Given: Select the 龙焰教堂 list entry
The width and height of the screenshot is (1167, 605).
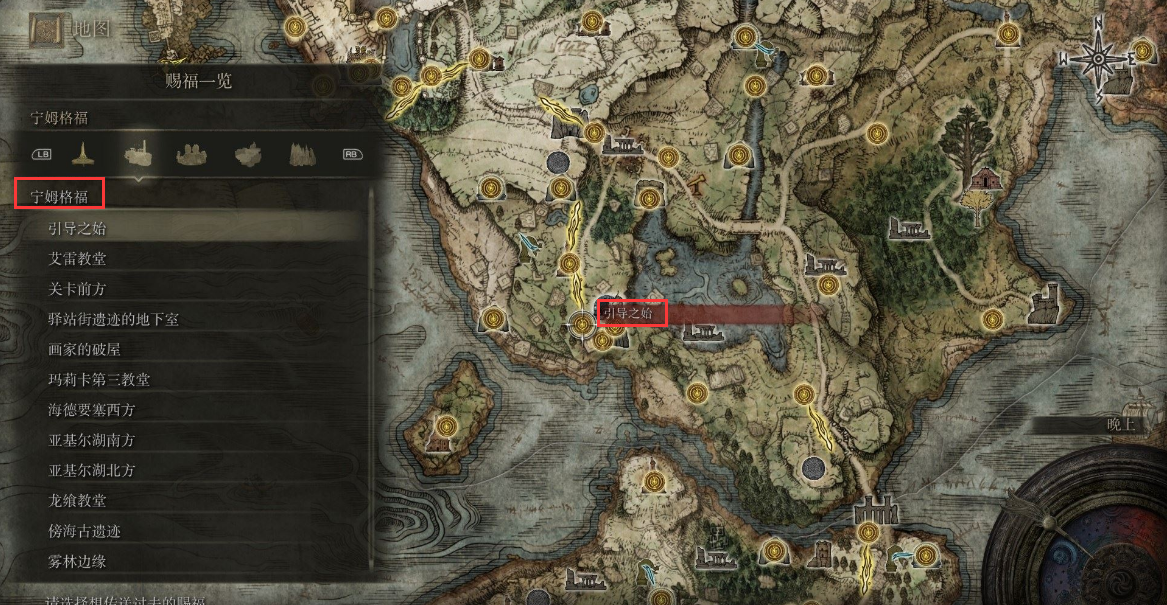Looking at the screenshot, I should (x=78, y=501).
